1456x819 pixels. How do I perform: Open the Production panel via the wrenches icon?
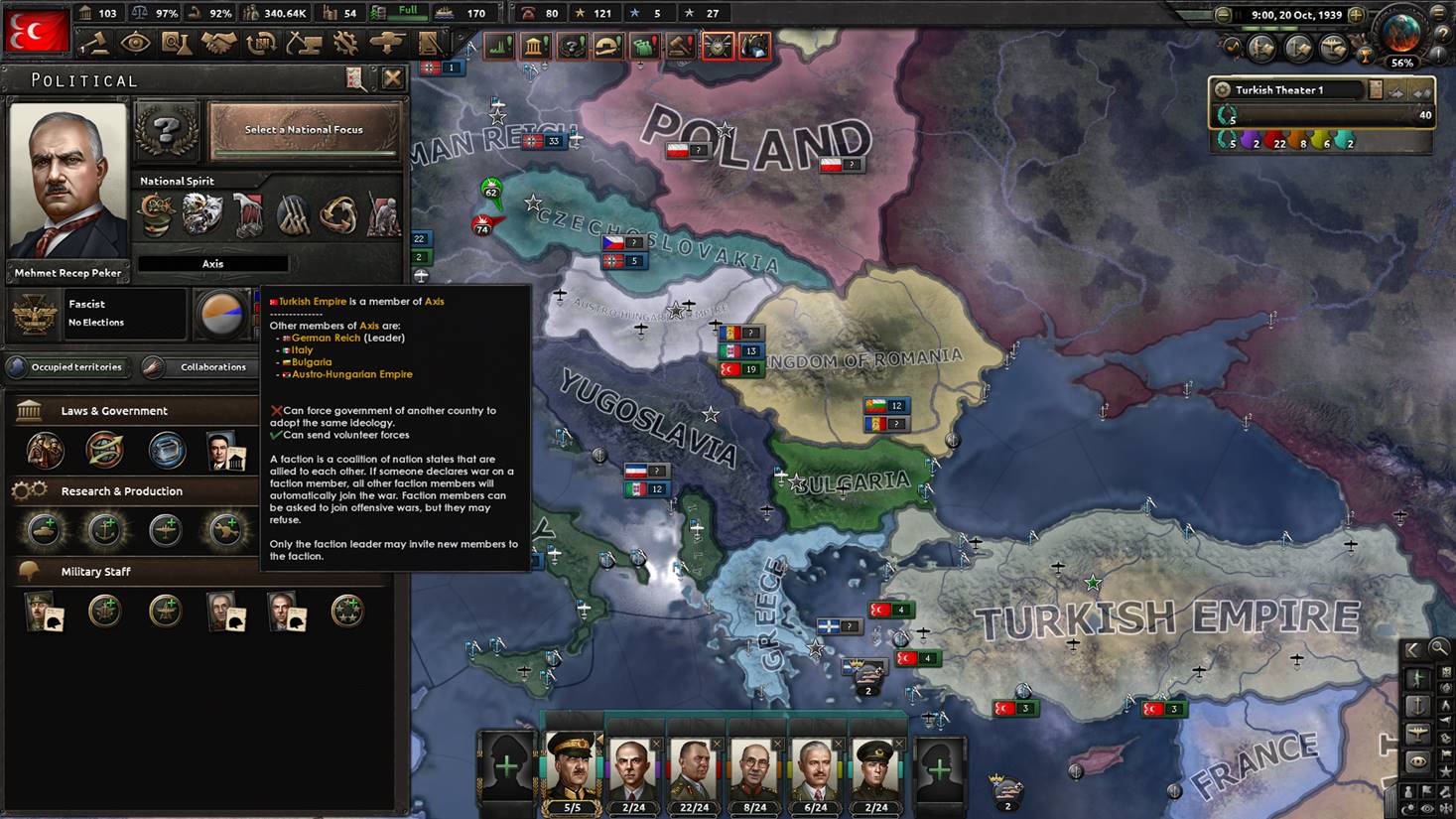[x=346, y=43]
